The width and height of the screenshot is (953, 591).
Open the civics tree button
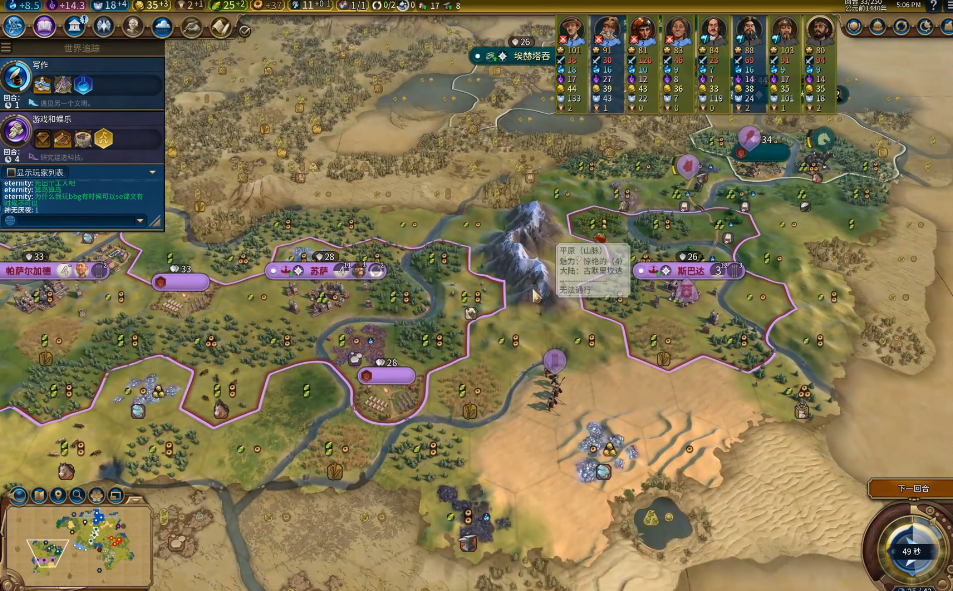[44, 27]
